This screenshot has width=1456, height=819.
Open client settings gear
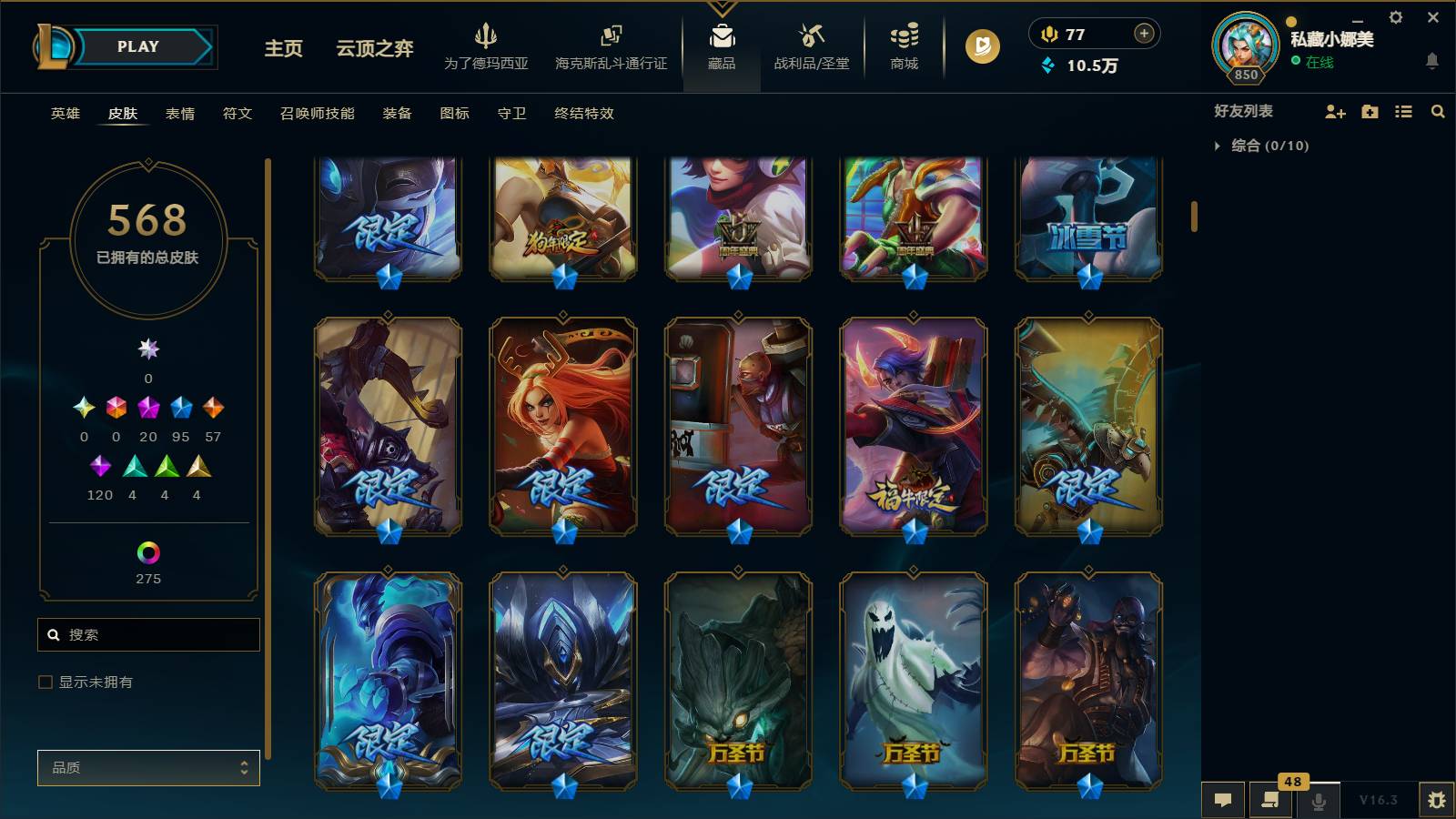coord(1395,16)
